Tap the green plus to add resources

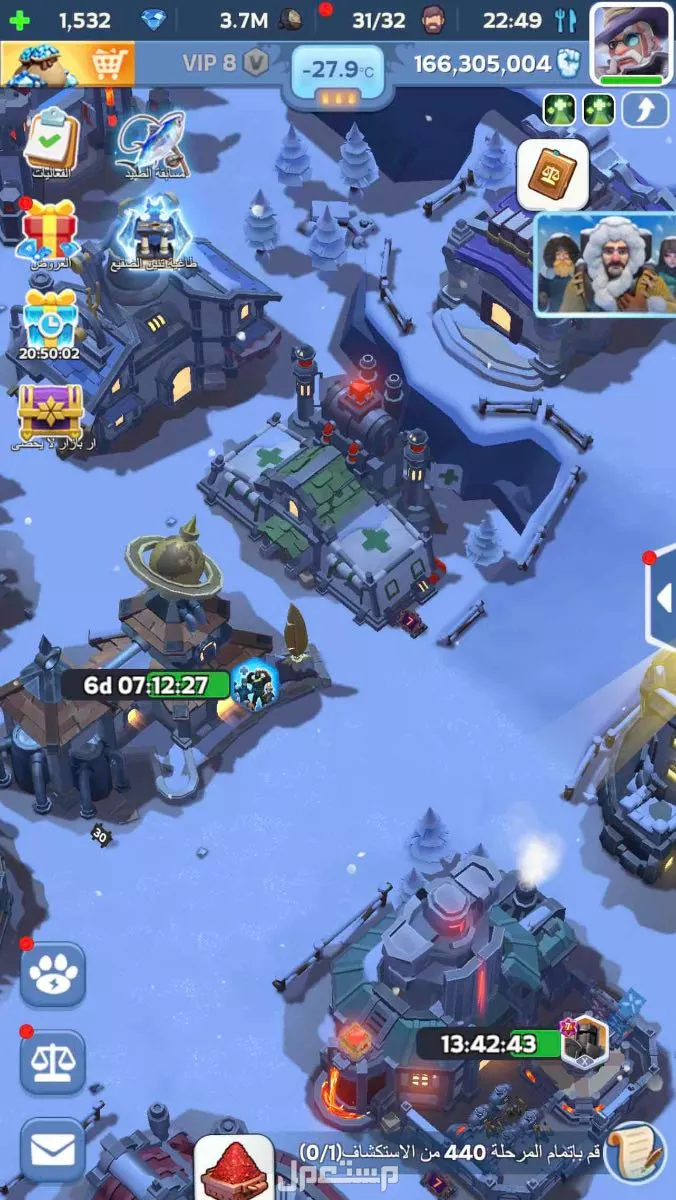click(20, 20)
